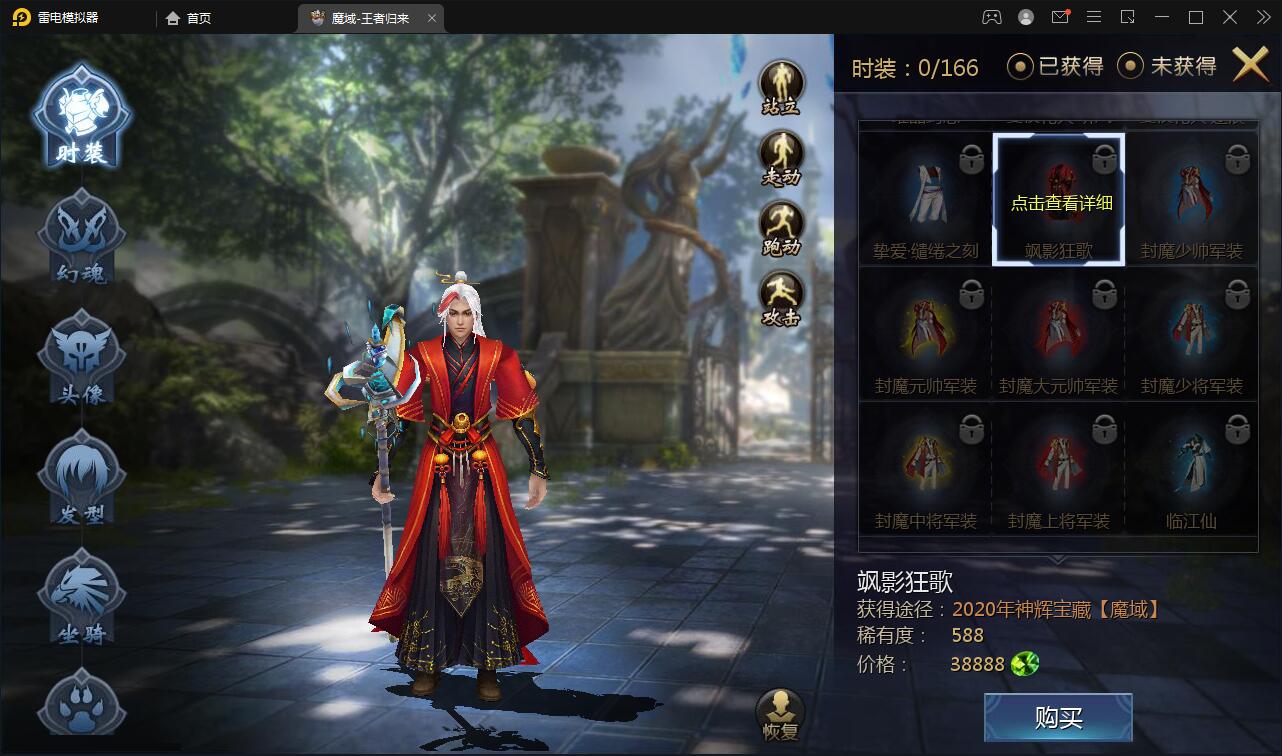This screenshot has width=1282, height=756.
Task: Close the costume panel with the X
Action: (x=1250, y=65)
